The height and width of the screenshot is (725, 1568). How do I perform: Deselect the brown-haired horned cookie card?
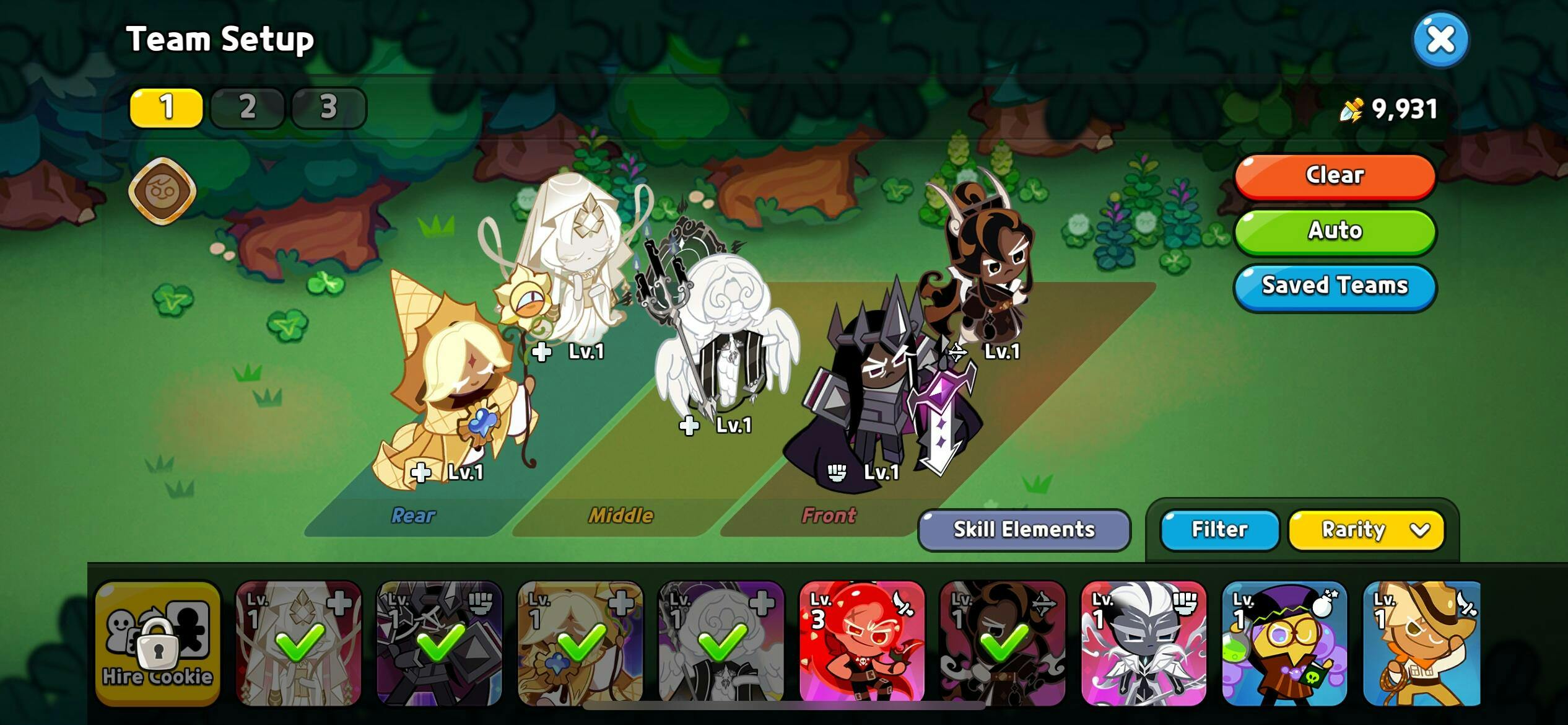pos(1003,643)
